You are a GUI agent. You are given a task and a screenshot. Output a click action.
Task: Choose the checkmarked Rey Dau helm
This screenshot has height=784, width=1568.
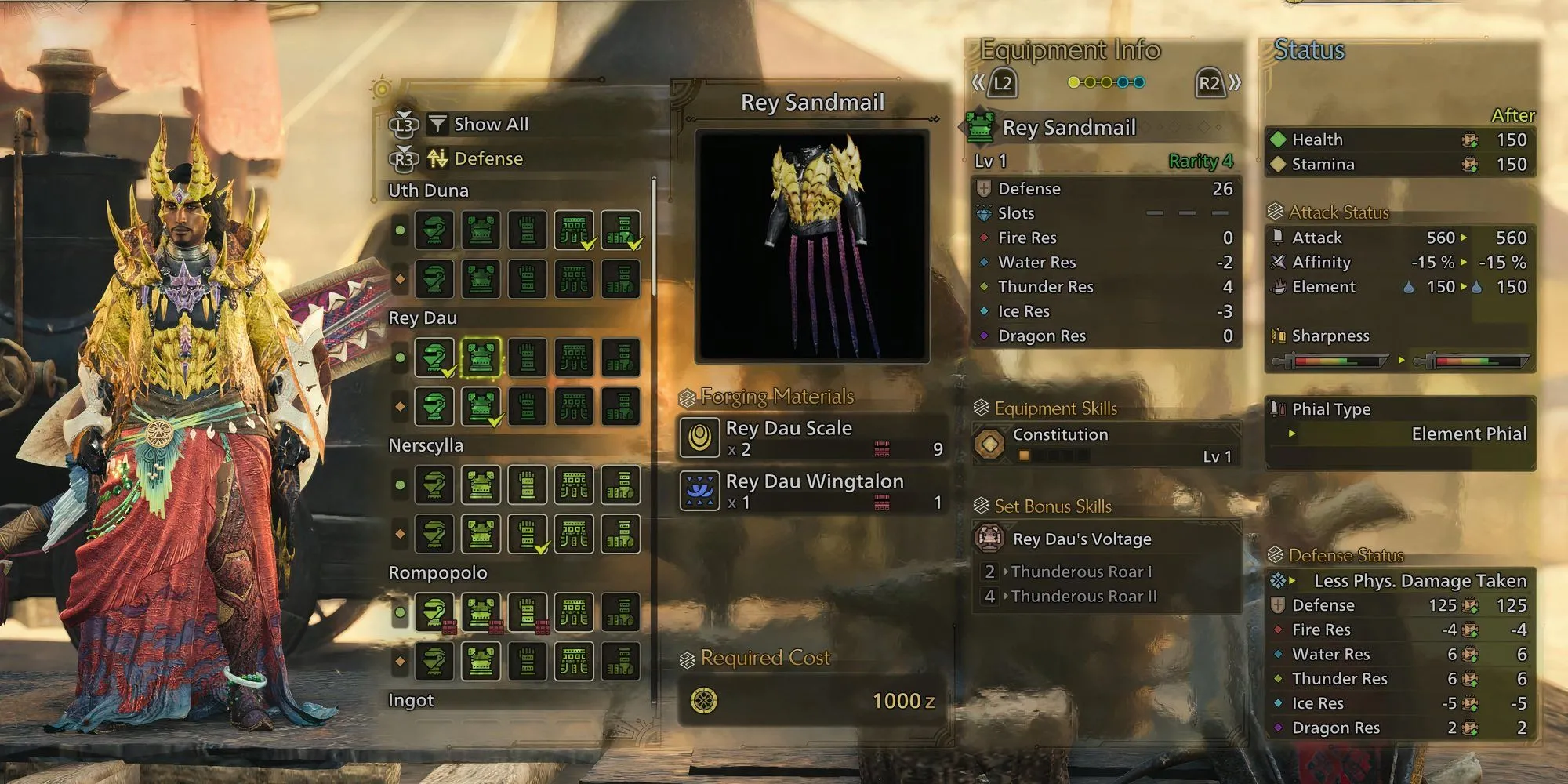434,358
